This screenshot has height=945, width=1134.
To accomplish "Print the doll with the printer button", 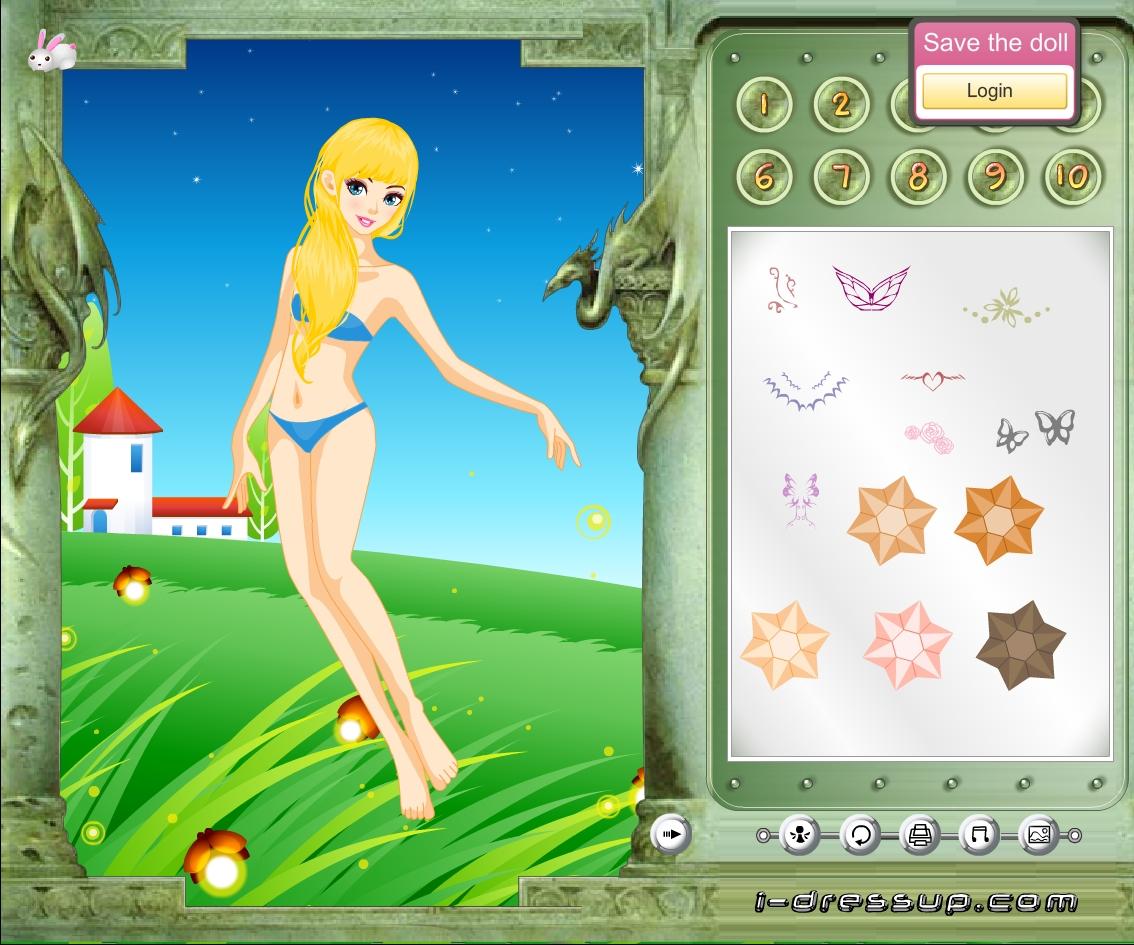I will pos(920,834).
